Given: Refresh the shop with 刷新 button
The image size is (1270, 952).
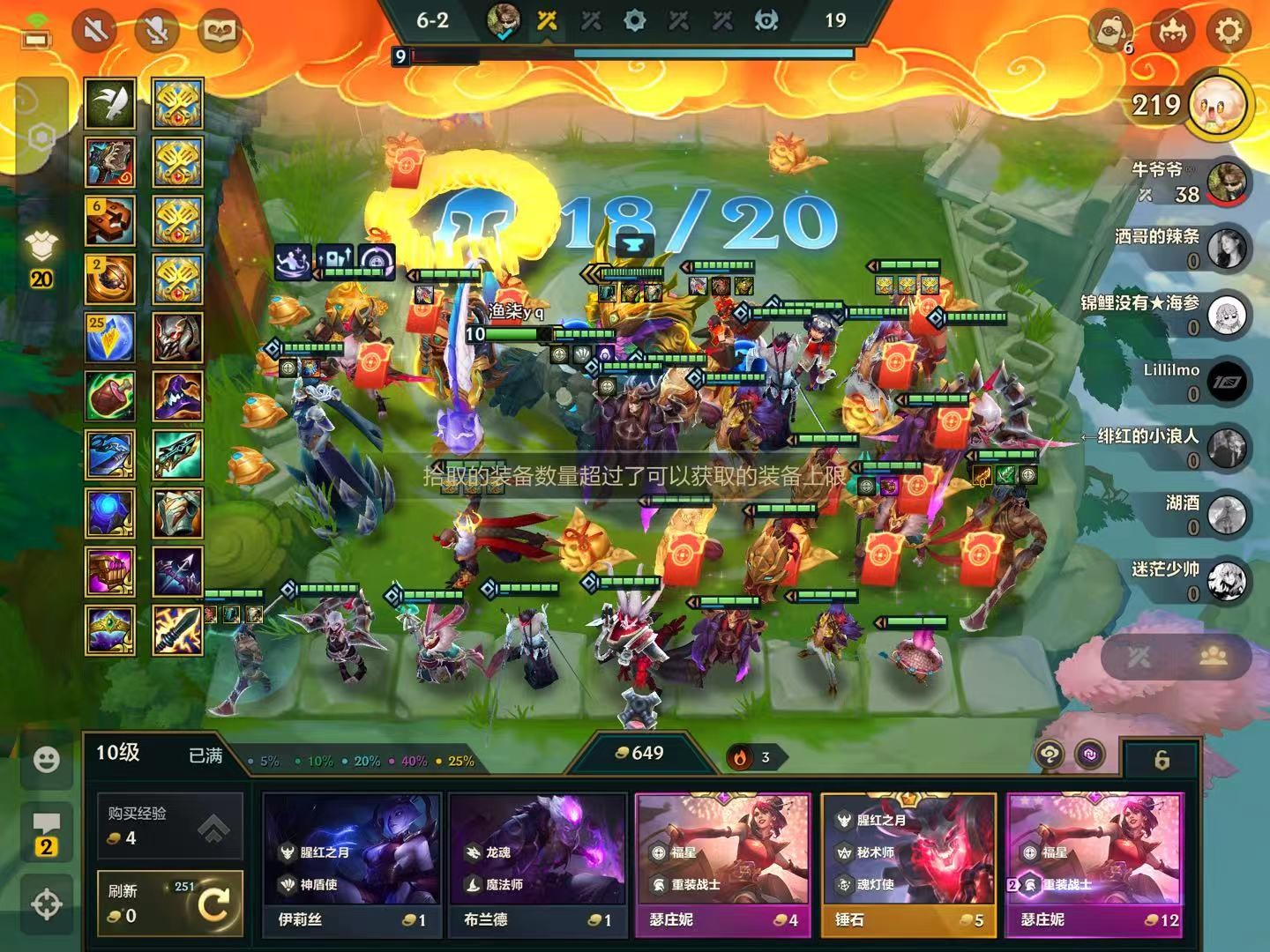Looking at the screenshot, I should coord(169,903).
